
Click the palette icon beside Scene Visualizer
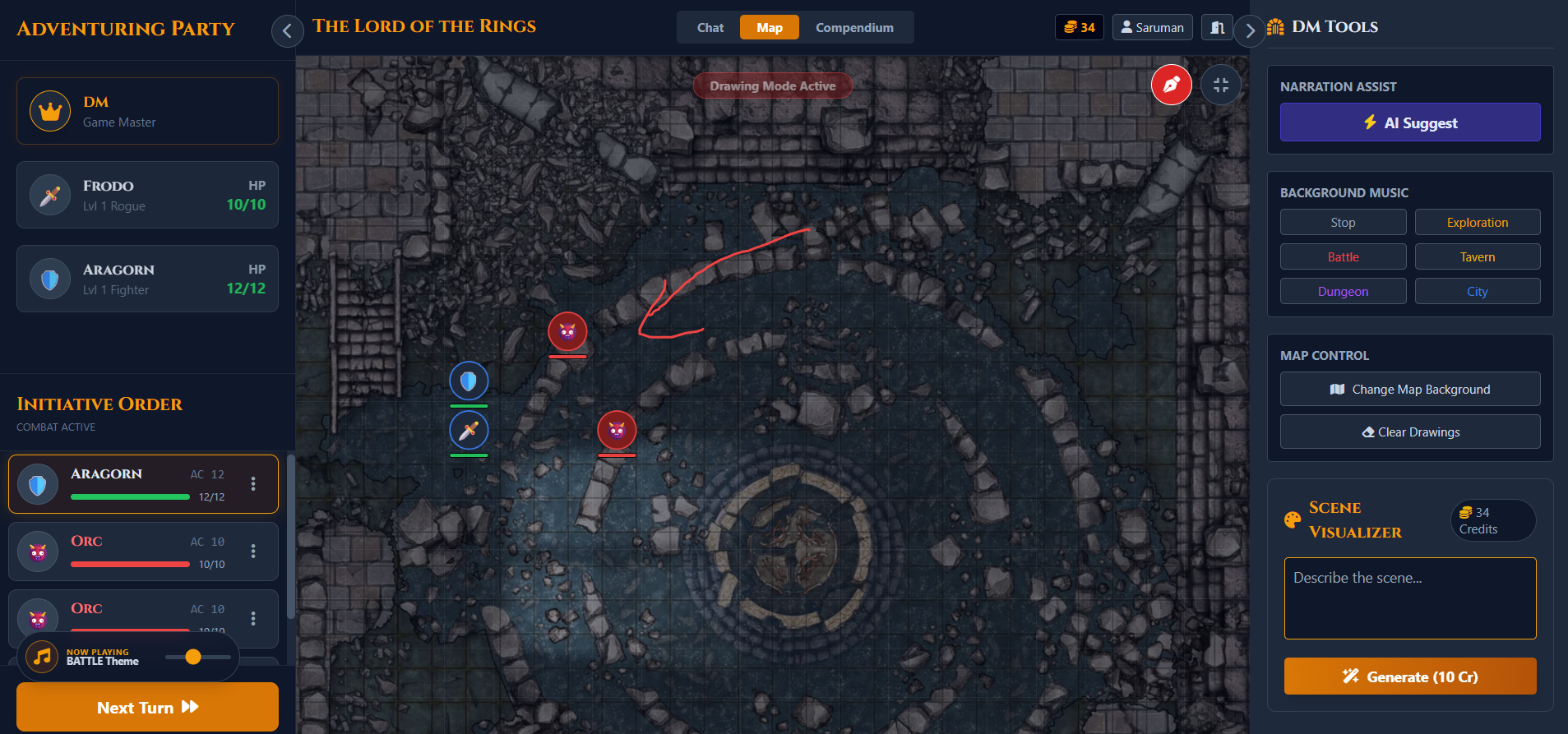[1291, 519]
